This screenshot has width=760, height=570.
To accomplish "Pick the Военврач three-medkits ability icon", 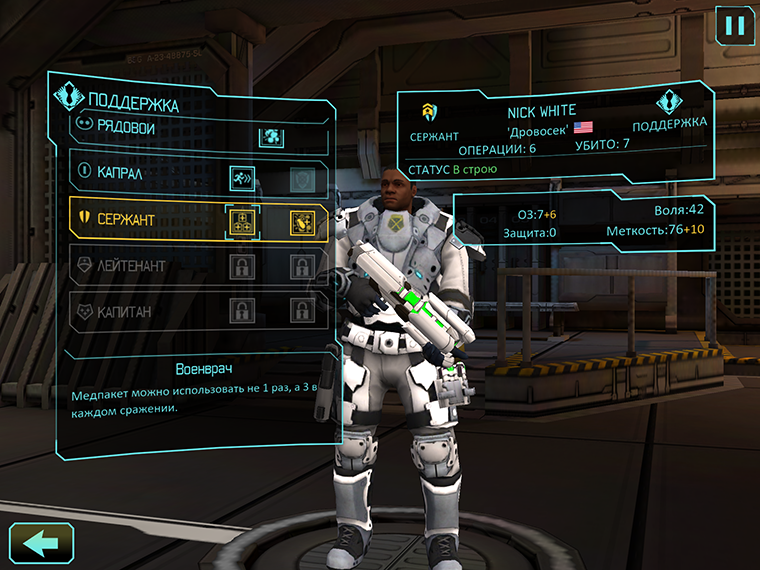I will tap(243, 221).
